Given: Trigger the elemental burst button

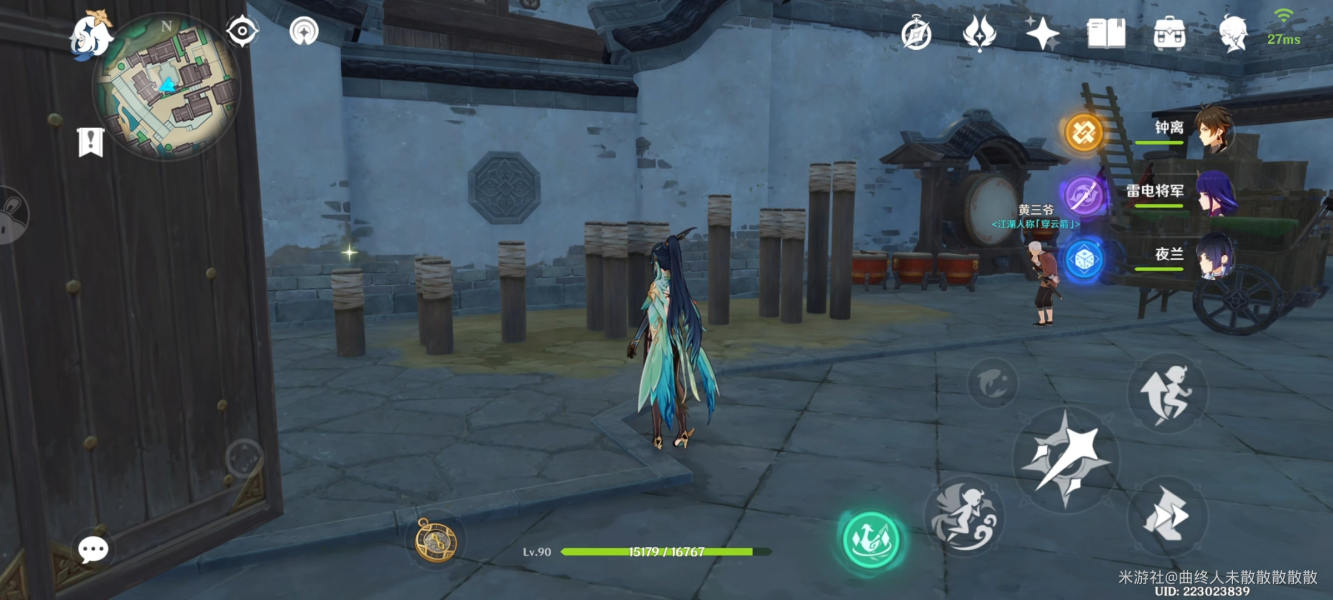Looking at the screenshot, I should point(964,516).
